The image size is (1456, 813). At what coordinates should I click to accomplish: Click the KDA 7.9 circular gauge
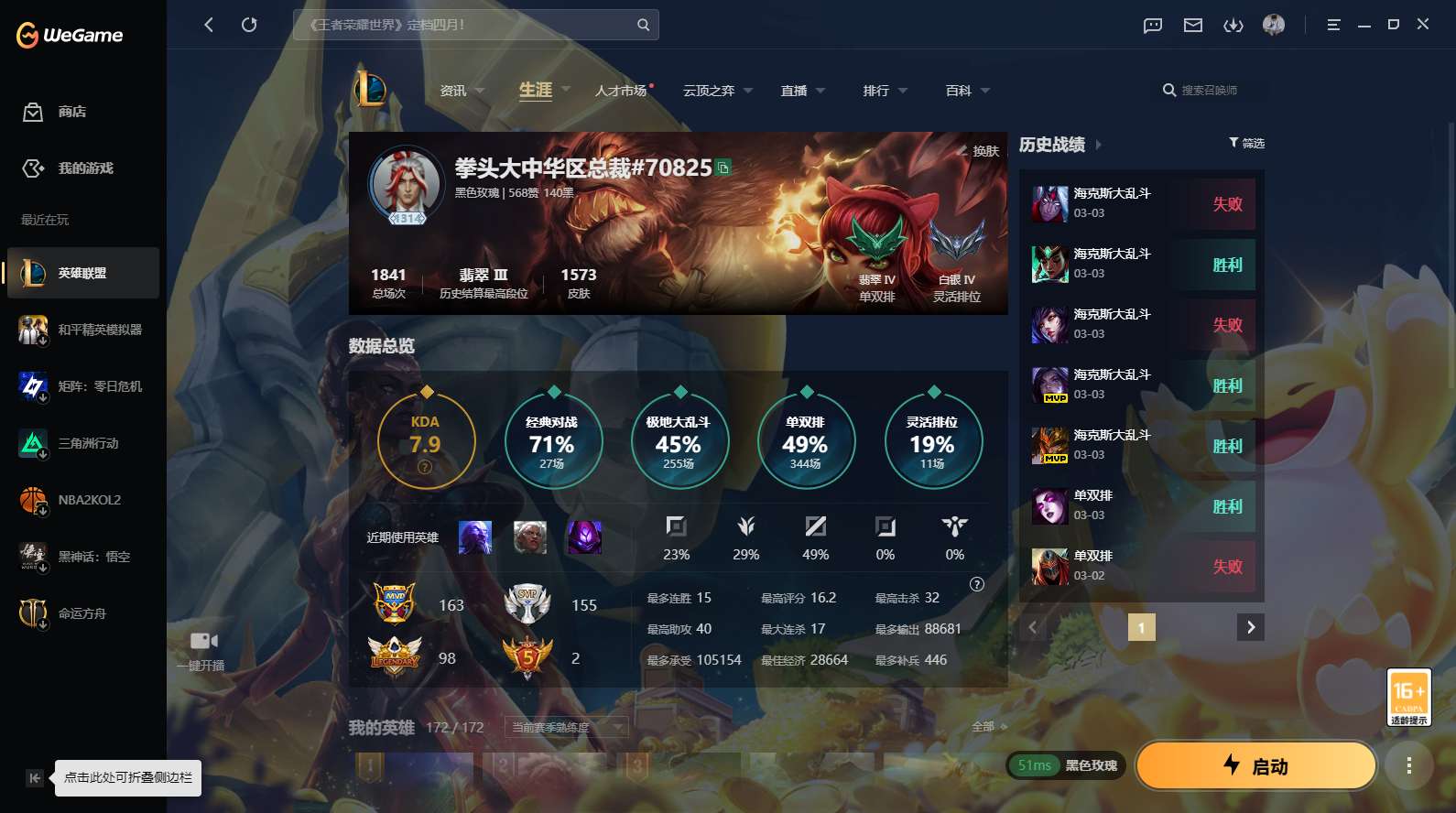[x=427, y=440]
